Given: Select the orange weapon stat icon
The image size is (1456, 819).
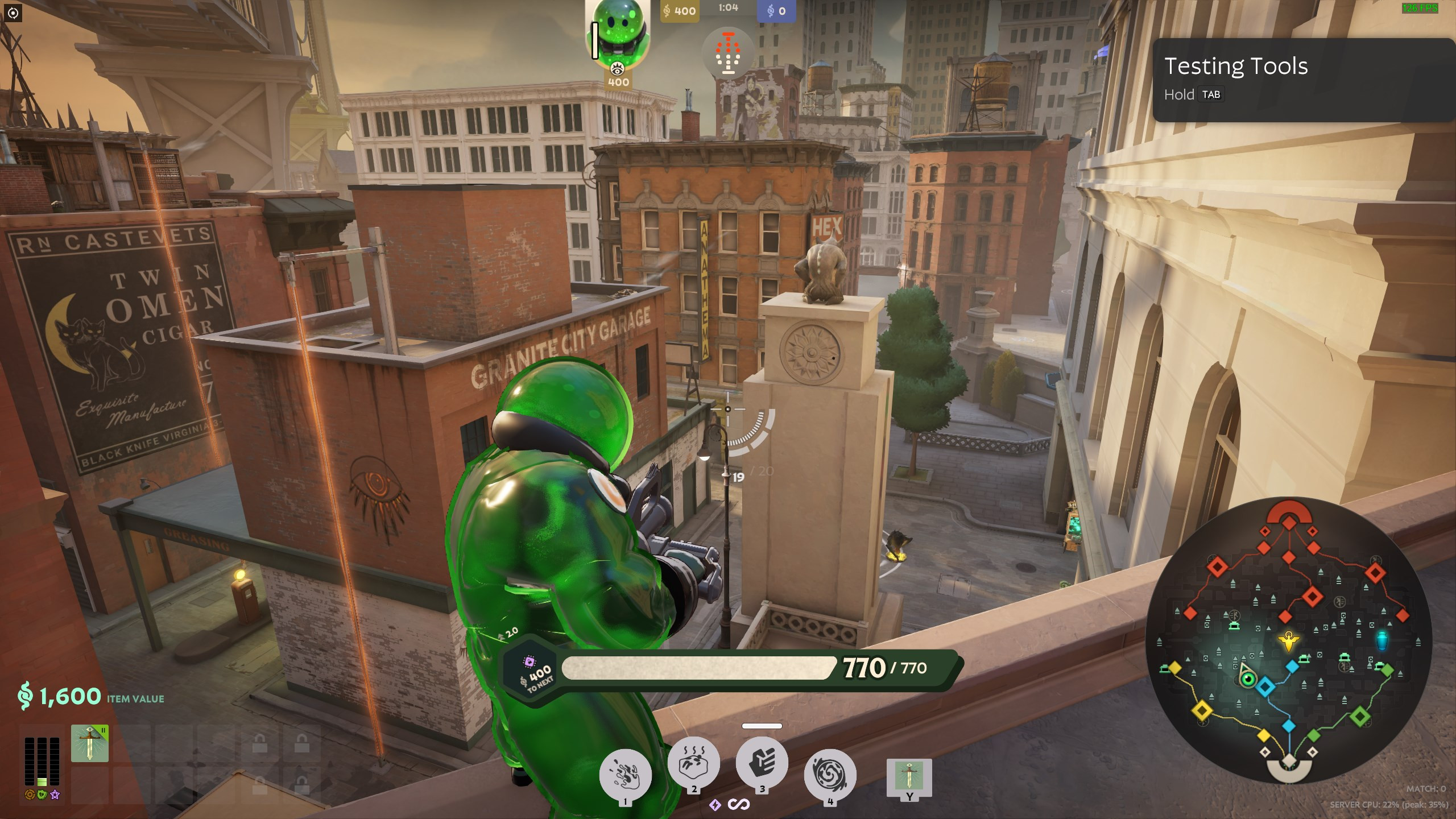Looking at the screenshot, I should coord(30,795).
